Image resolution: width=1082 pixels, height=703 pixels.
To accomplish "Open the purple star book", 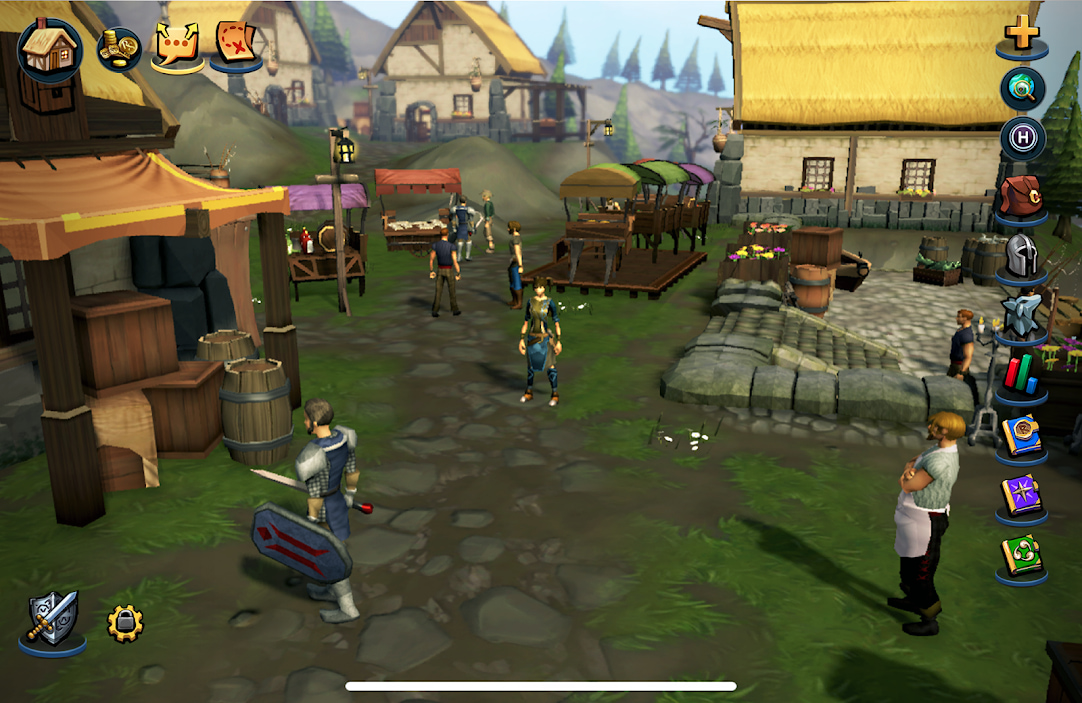I will 1021,495.
